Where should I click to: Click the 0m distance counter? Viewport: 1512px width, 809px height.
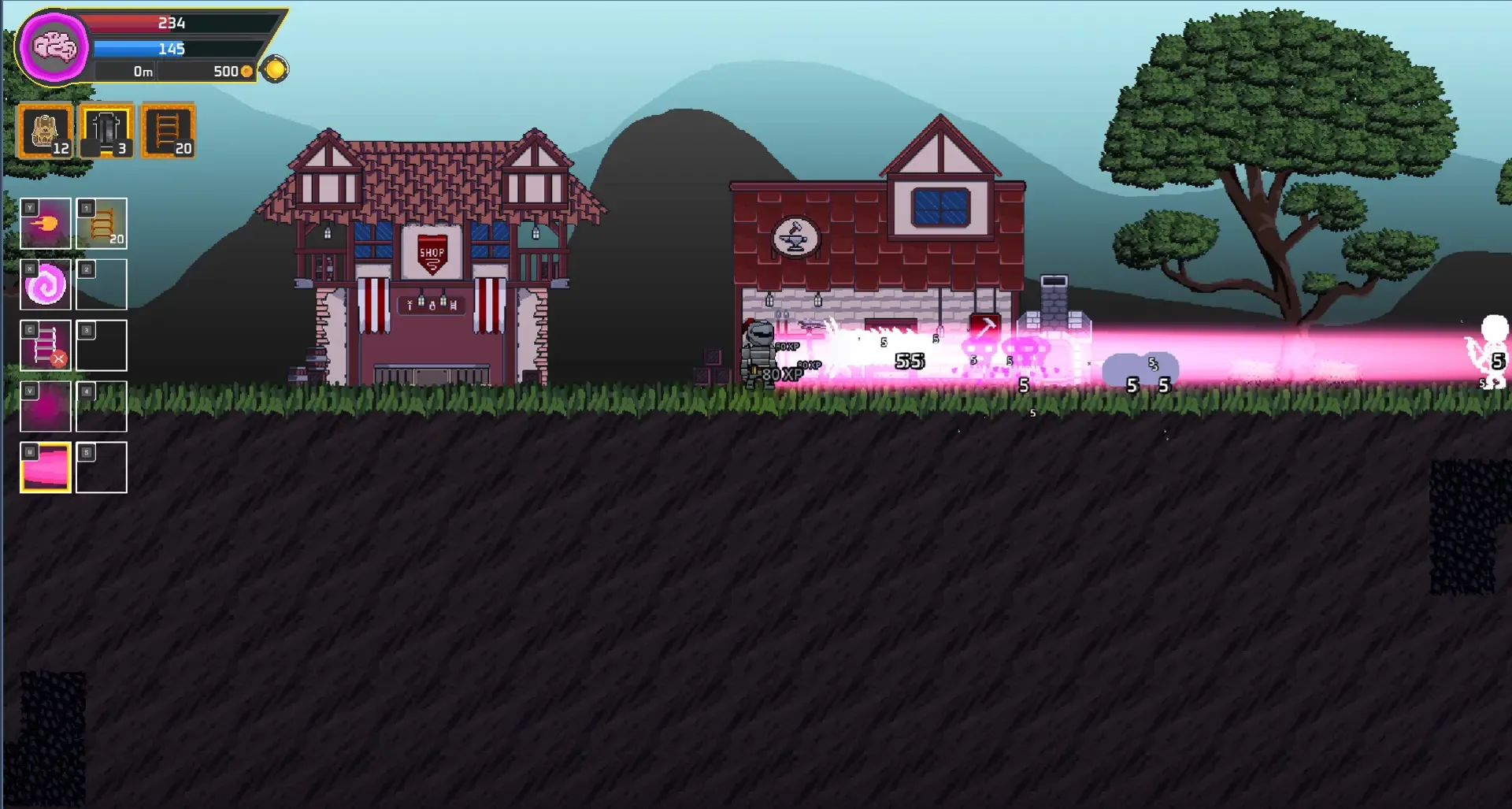tap(142, 70)
